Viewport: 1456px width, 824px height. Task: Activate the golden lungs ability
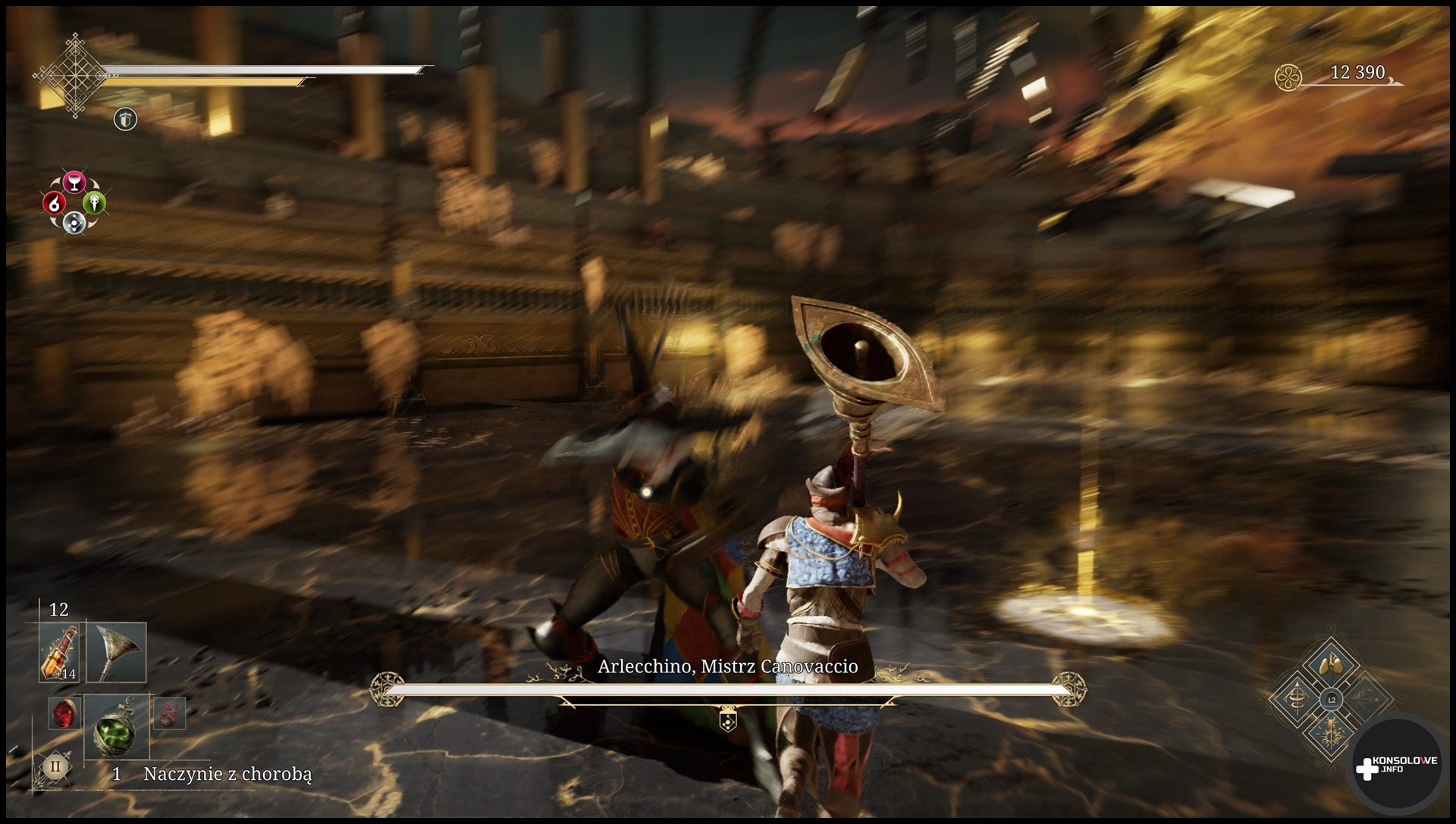click(x=1331, y=667)
